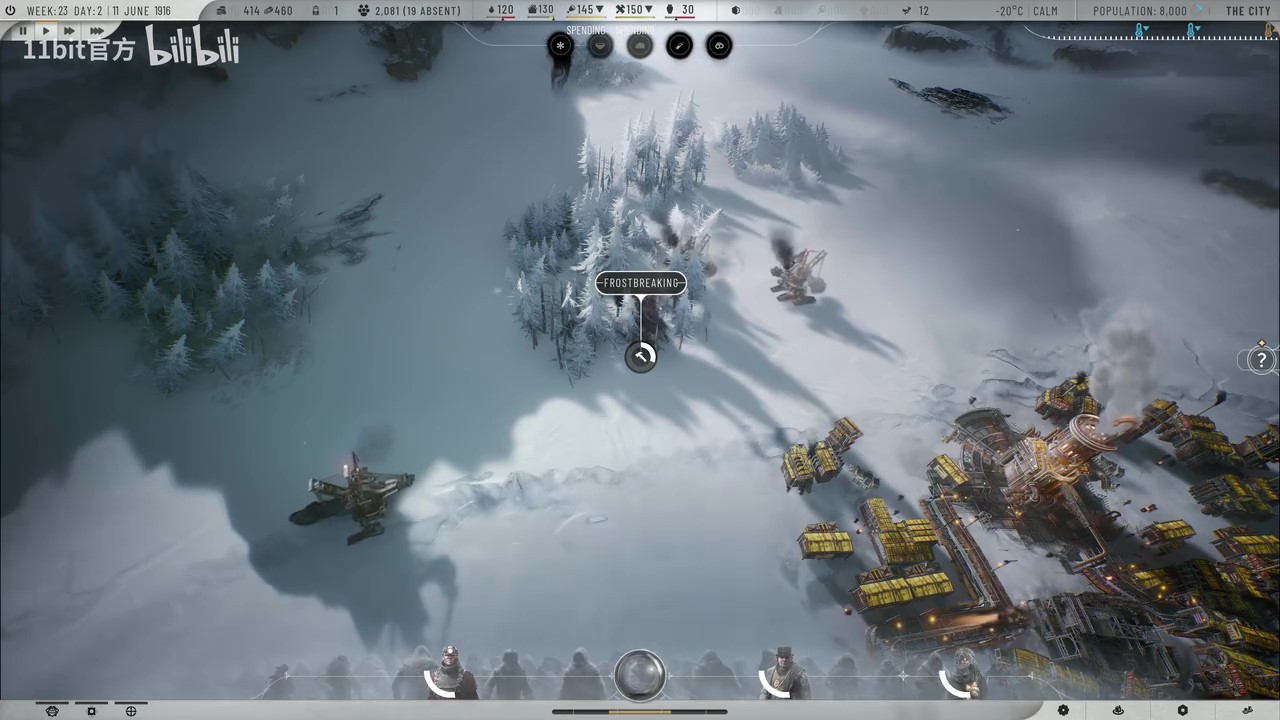
Task: Set game to normal play speed
Action: (x=45, y=32)
